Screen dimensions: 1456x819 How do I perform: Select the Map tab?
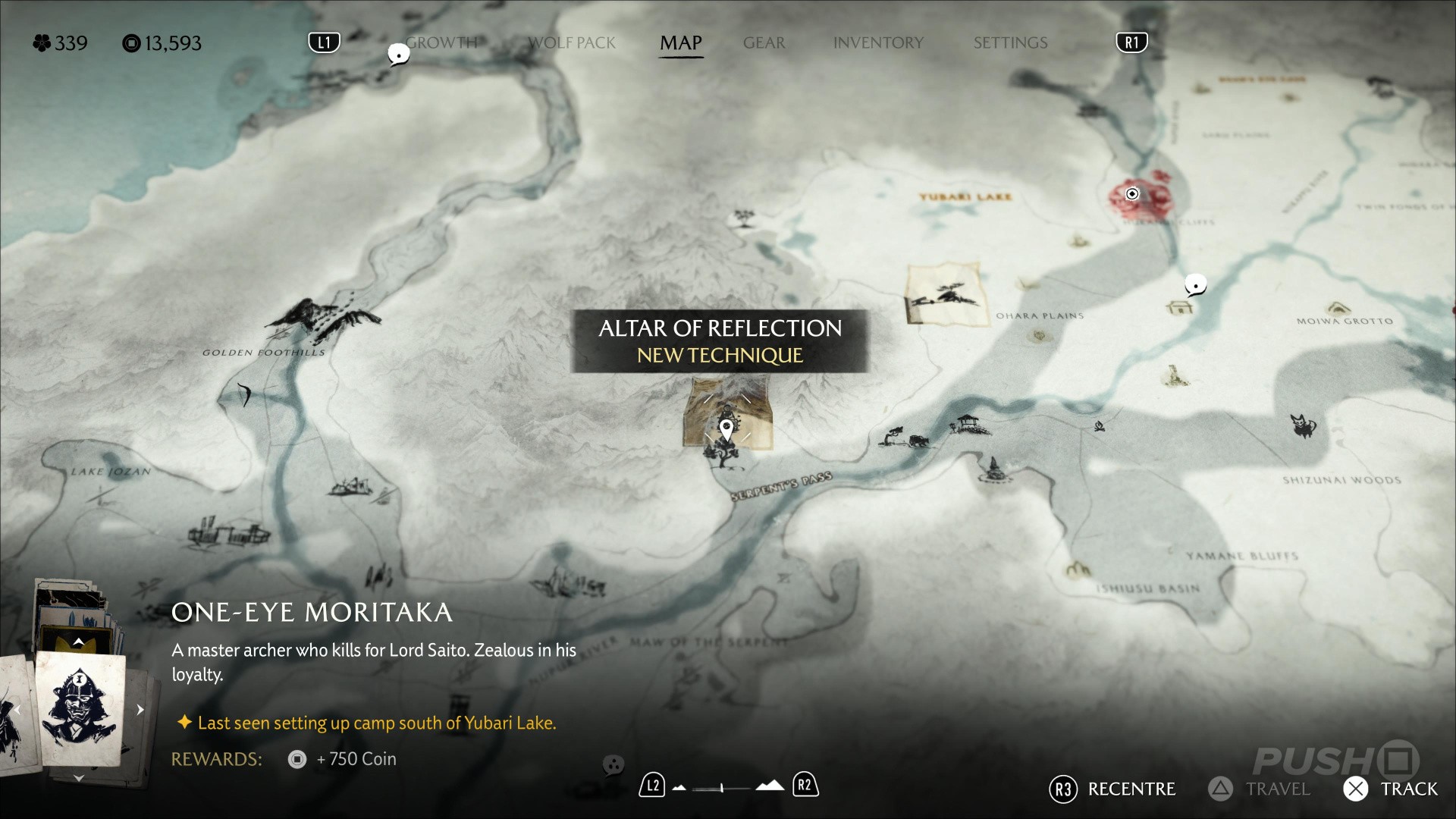tap(680, 43)
